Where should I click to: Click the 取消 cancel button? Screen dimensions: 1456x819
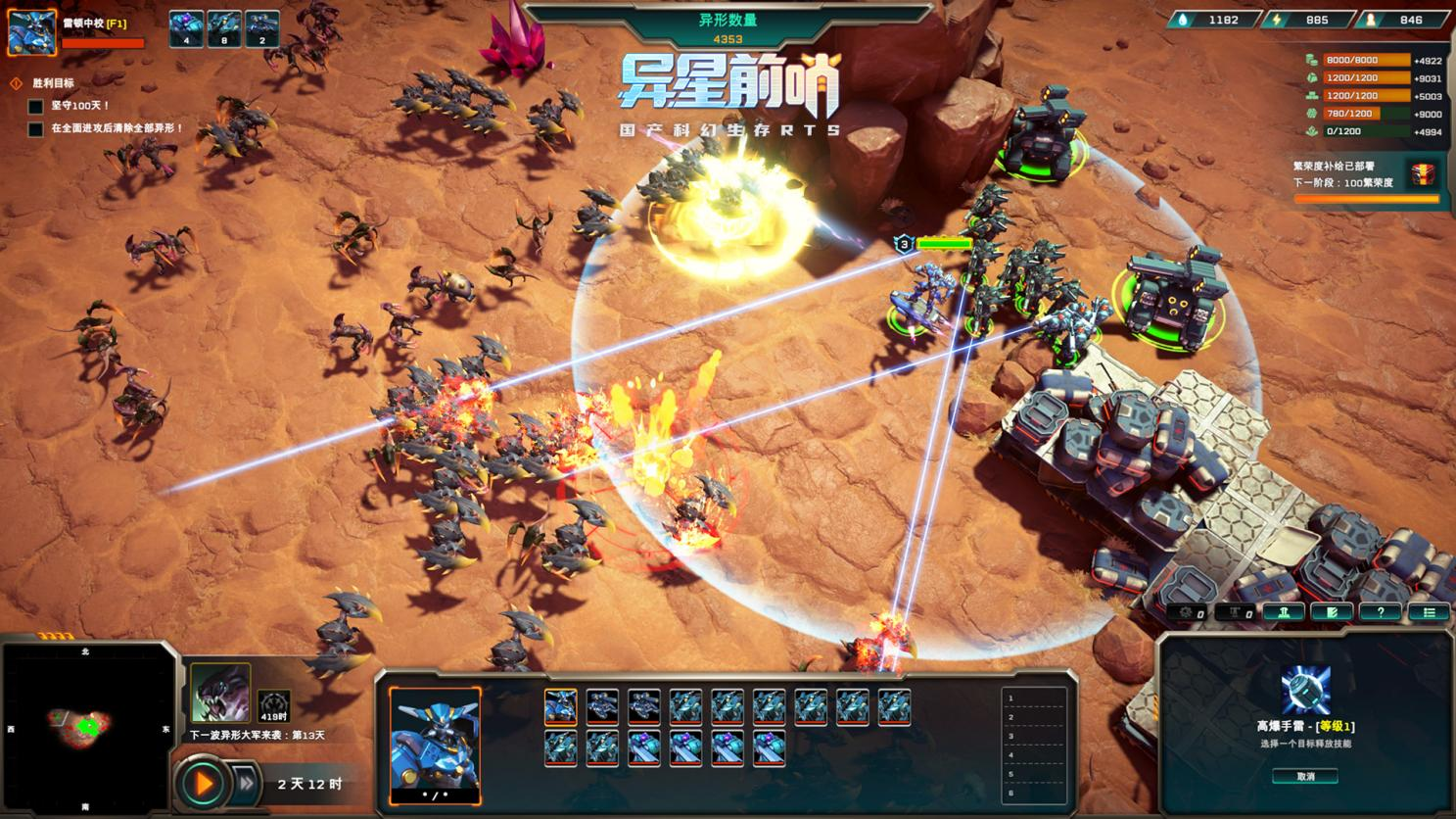coord(1305,776)
